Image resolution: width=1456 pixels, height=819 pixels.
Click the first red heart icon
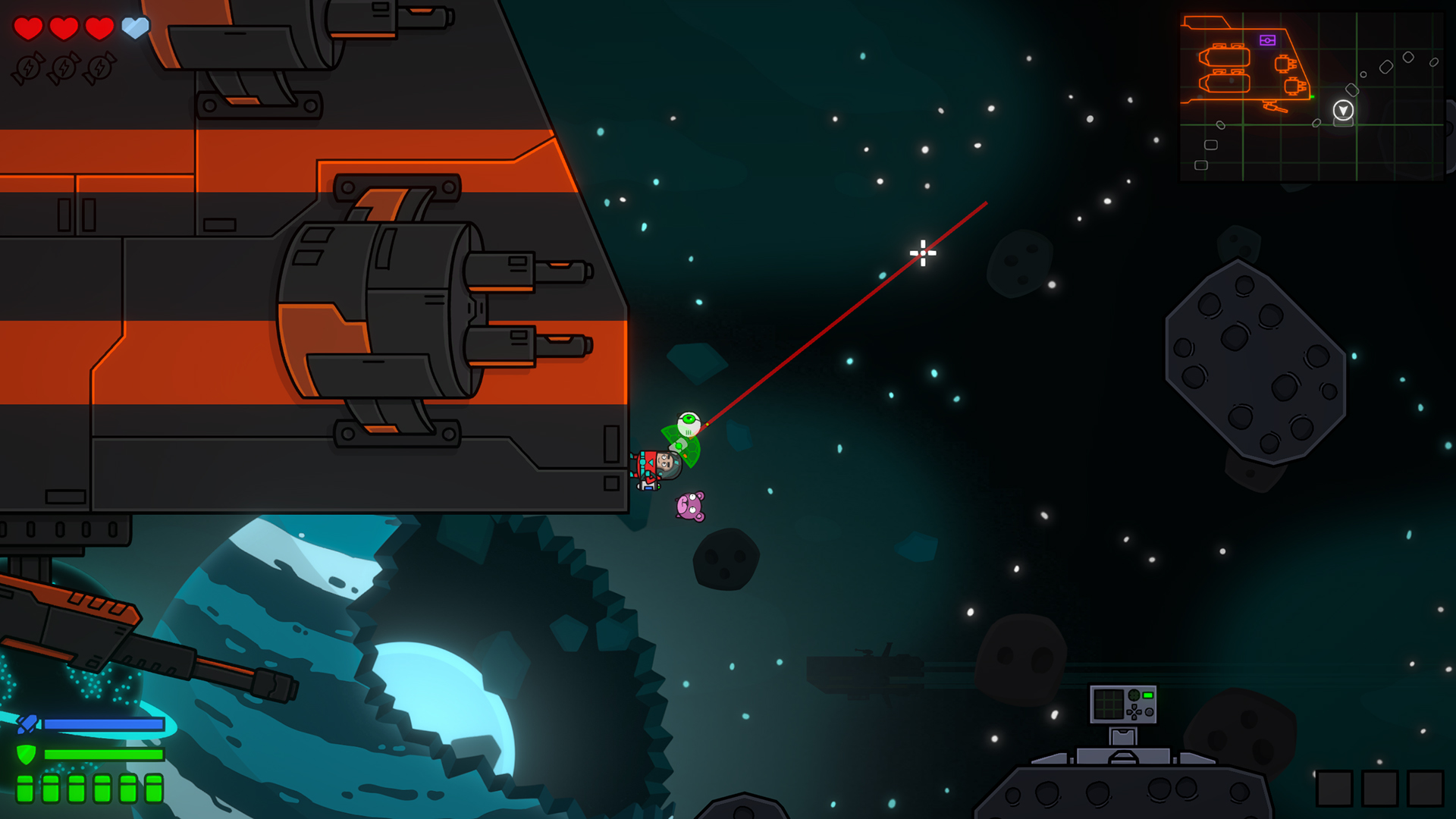click(x=27, y=26)
